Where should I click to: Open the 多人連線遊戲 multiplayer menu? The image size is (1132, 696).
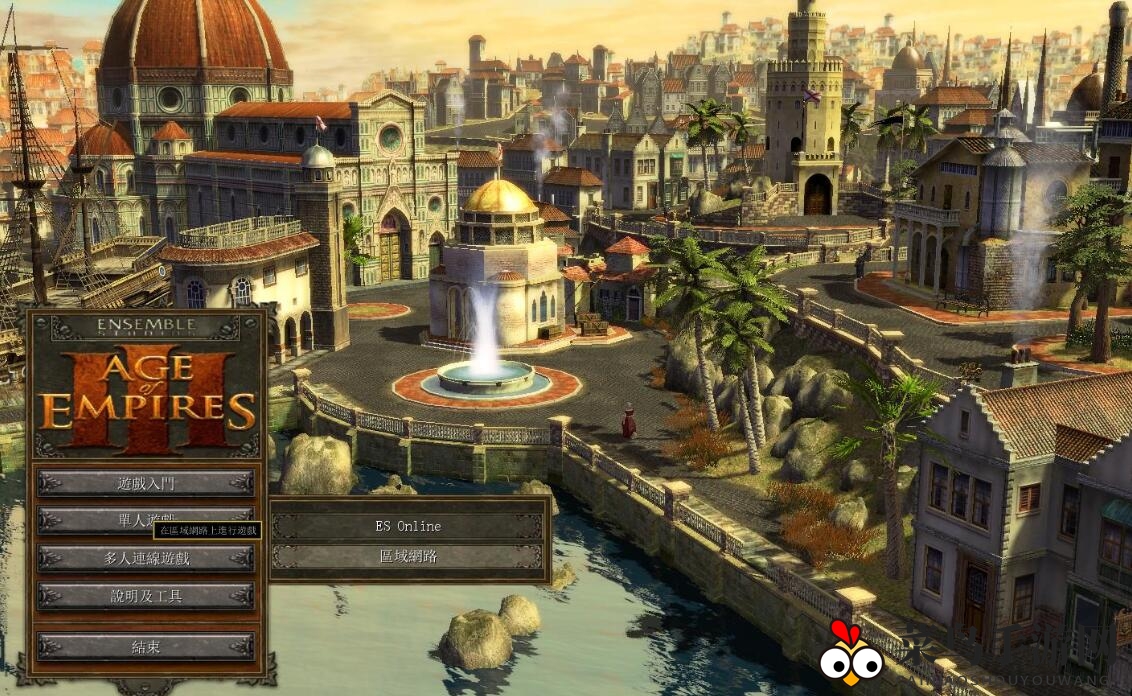[146, 558]
